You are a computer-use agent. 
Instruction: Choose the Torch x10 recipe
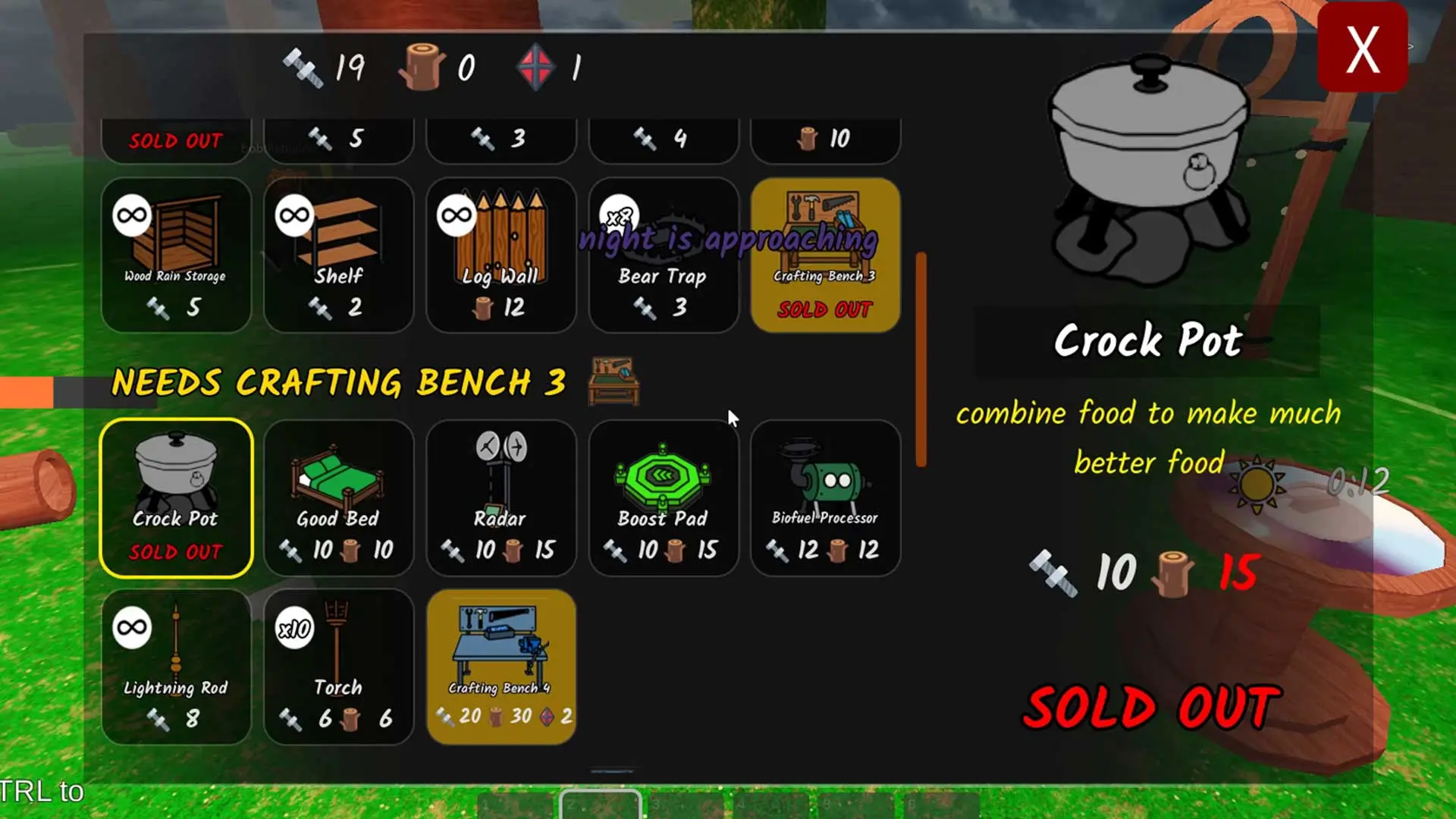click(338, 666)
